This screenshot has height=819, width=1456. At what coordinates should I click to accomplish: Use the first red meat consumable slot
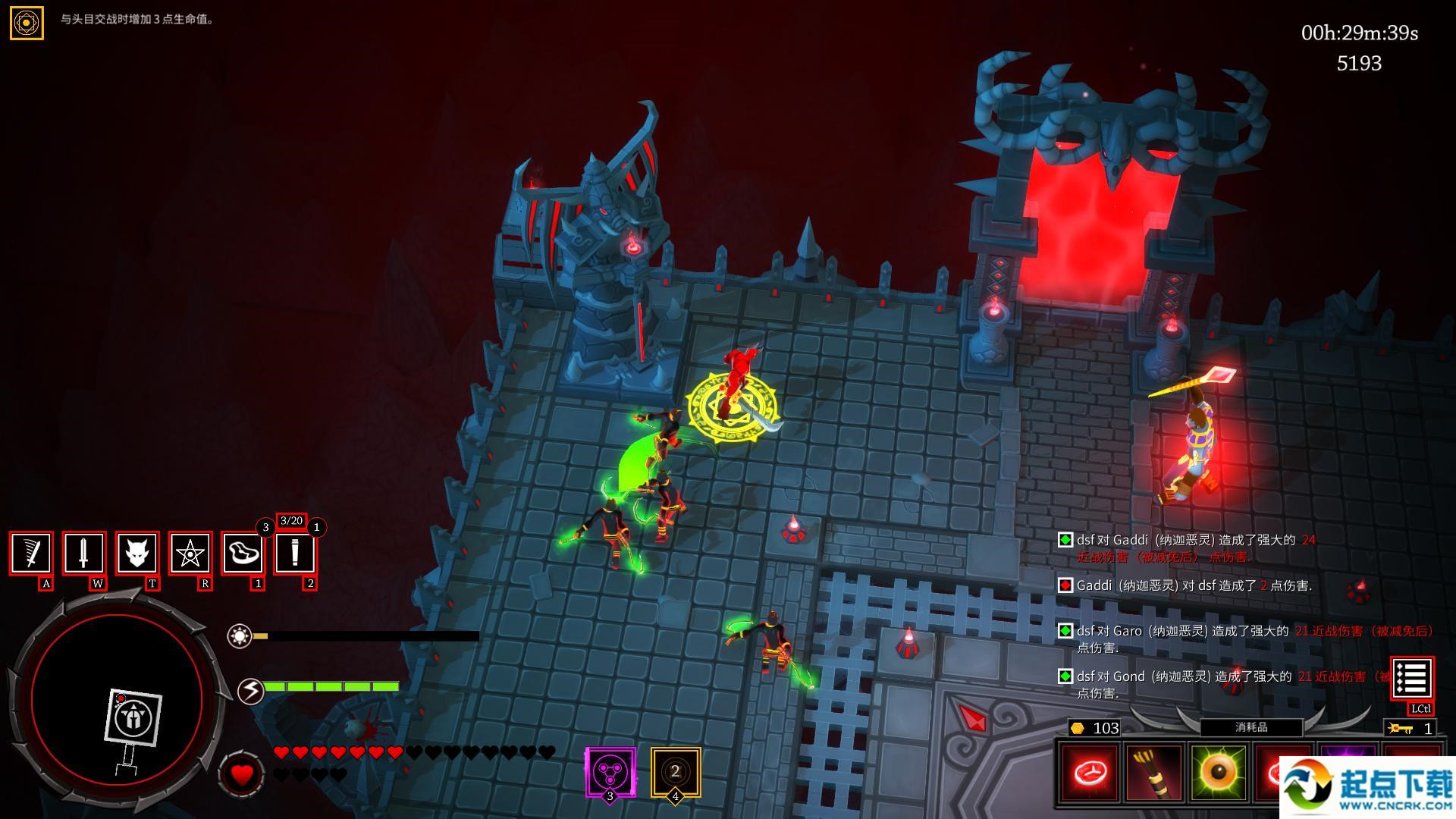coord(1090,773)
